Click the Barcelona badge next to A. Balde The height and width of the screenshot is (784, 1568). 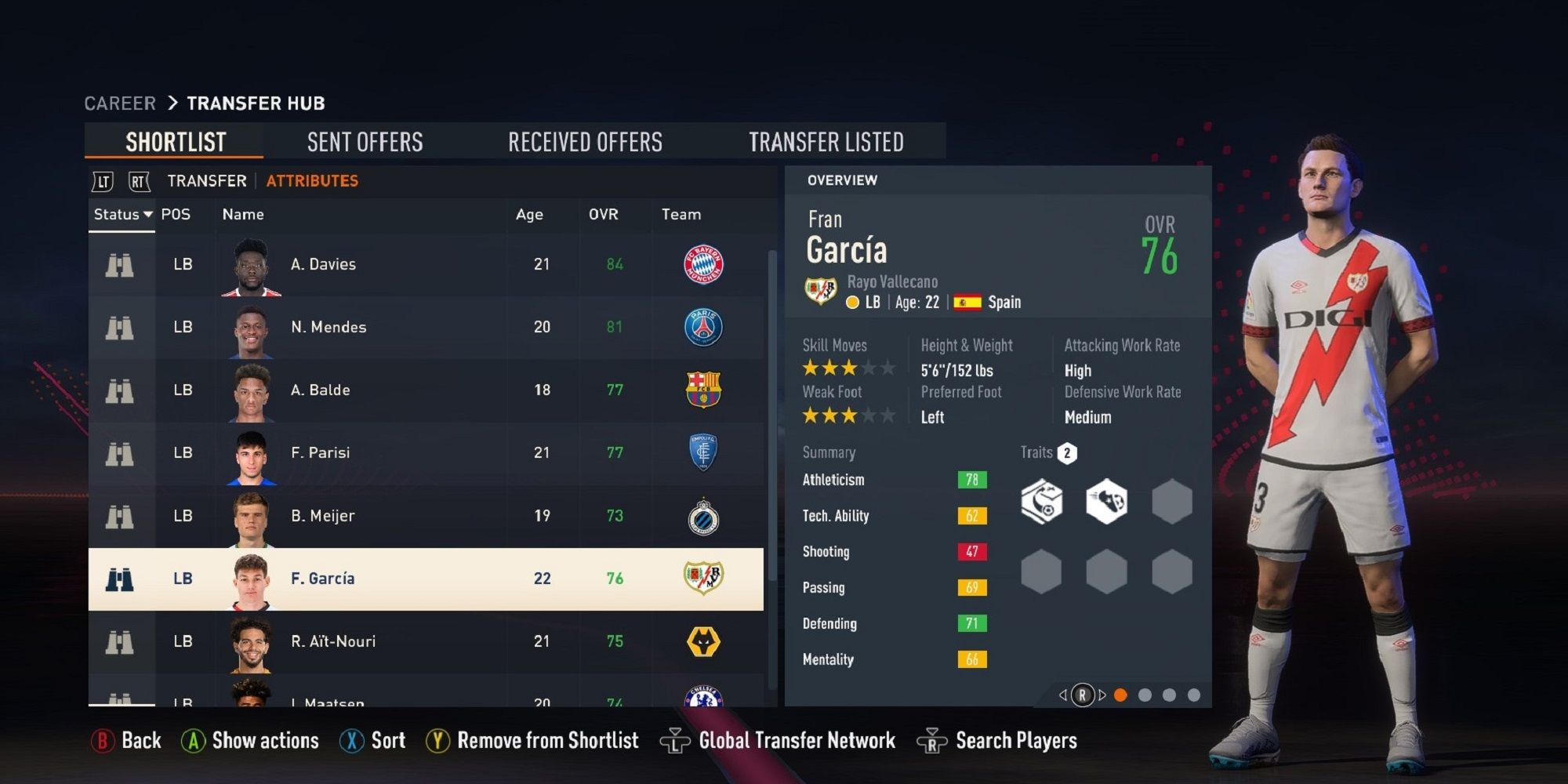[x=703, y=390]
